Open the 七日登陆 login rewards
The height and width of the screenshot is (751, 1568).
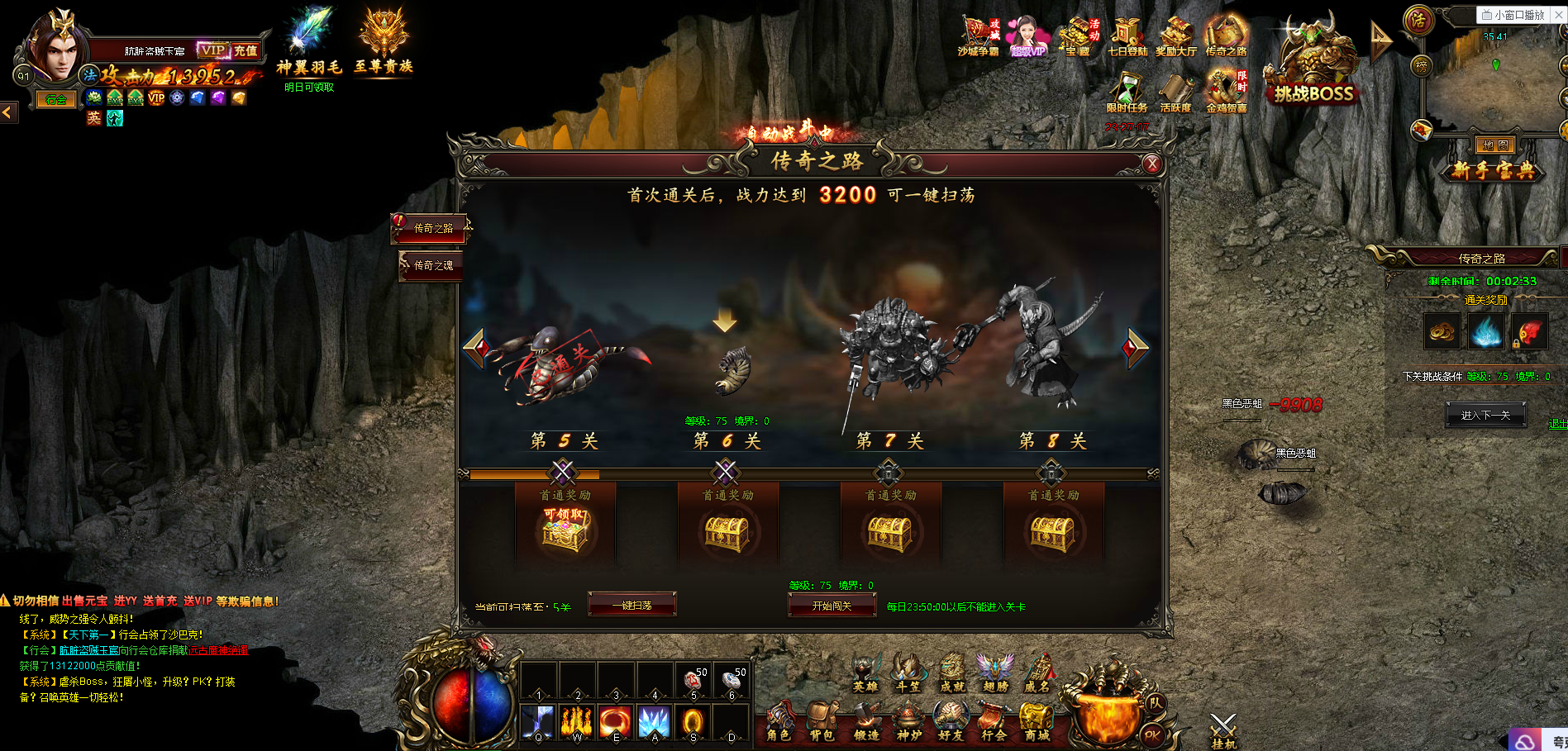point(1127,37)
